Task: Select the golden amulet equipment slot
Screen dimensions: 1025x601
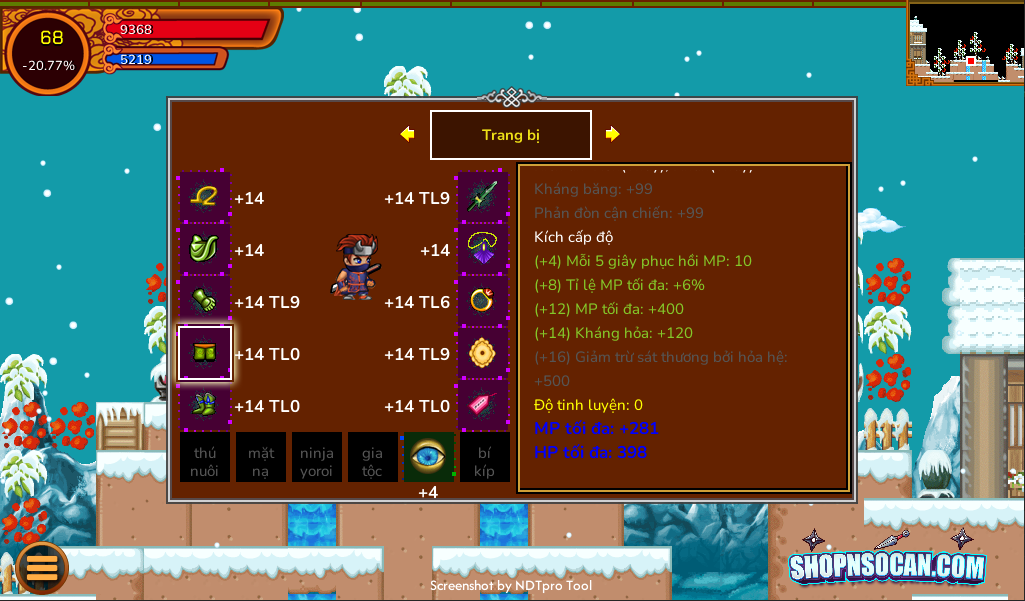Action: click(x=483, y=353)
